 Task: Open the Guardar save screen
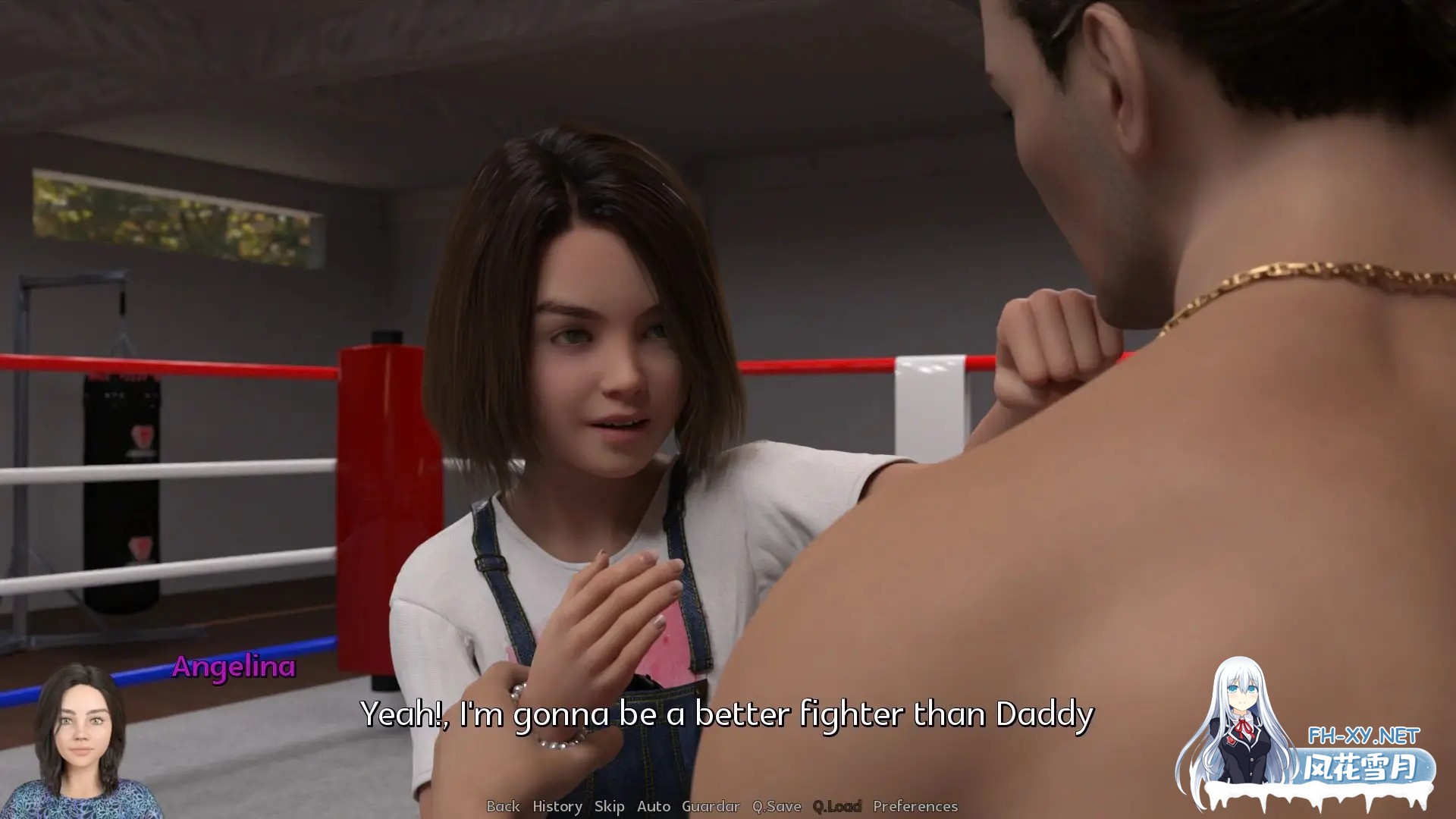(711, 807)
